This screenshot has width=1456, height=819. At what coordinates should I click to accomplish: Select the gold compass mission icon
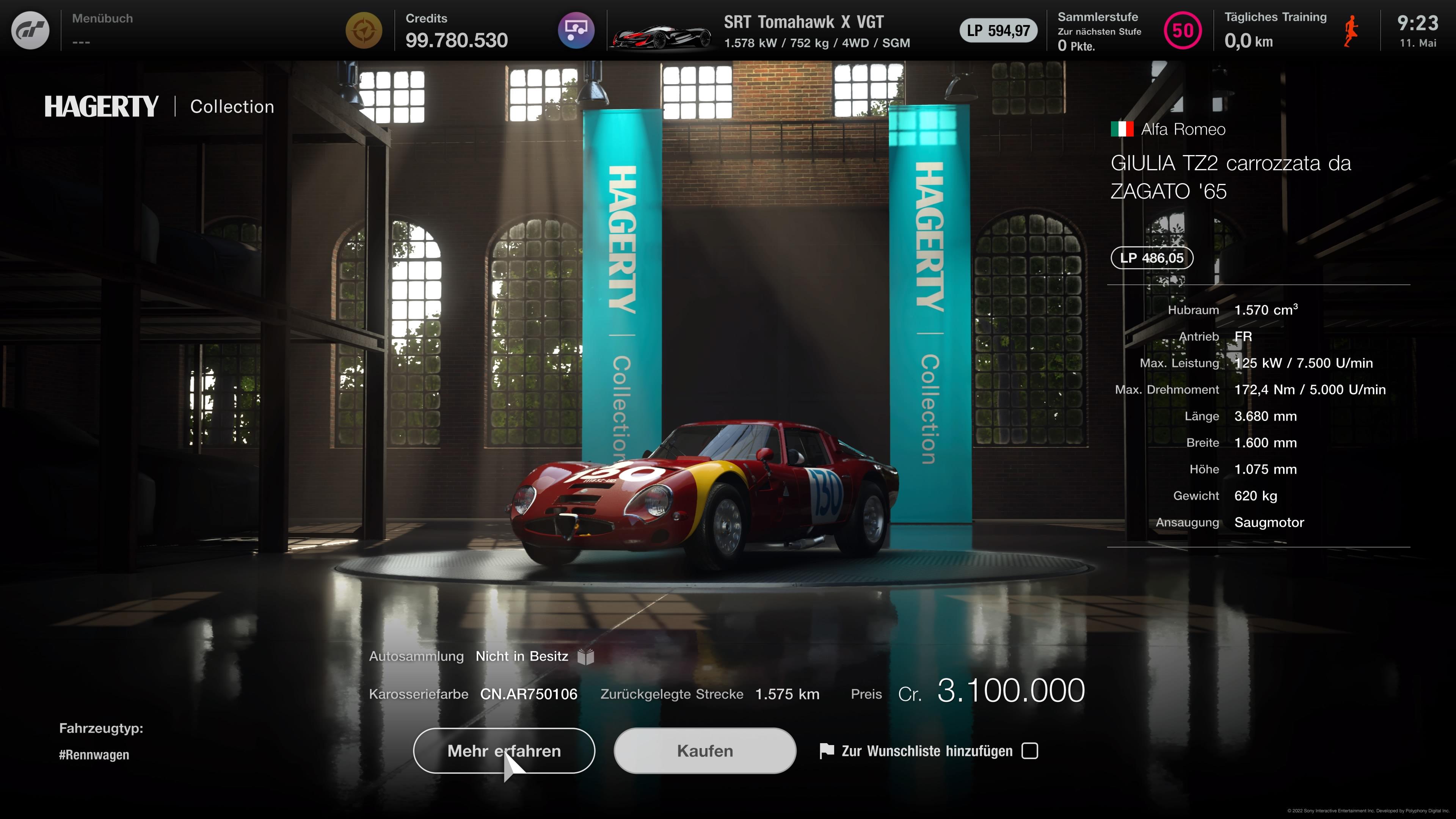click(x=364, y=30)
